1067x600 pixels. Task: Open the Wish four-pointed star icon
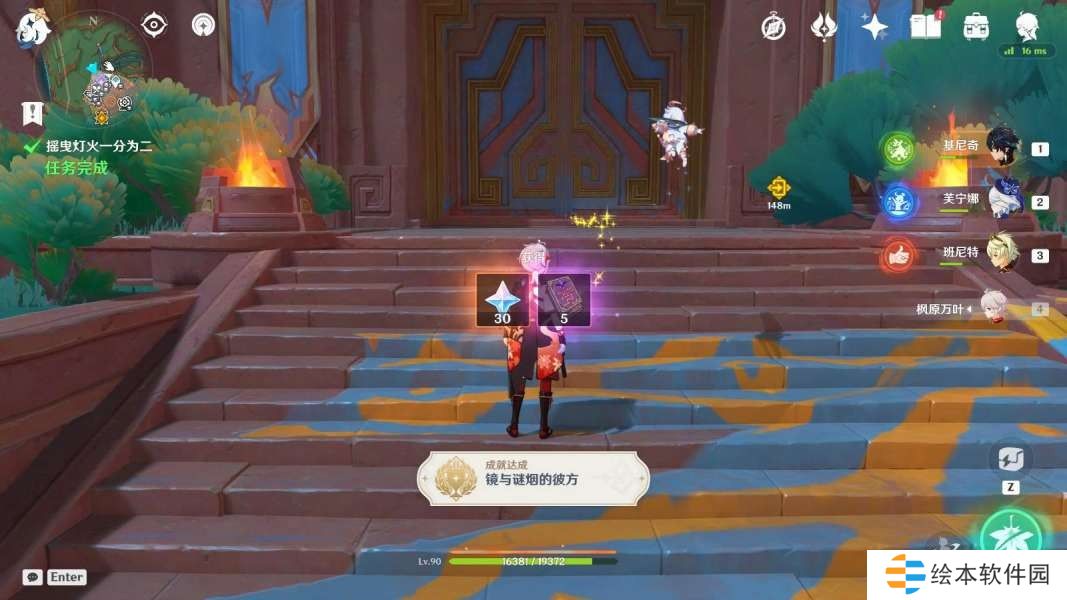[875, 27]
